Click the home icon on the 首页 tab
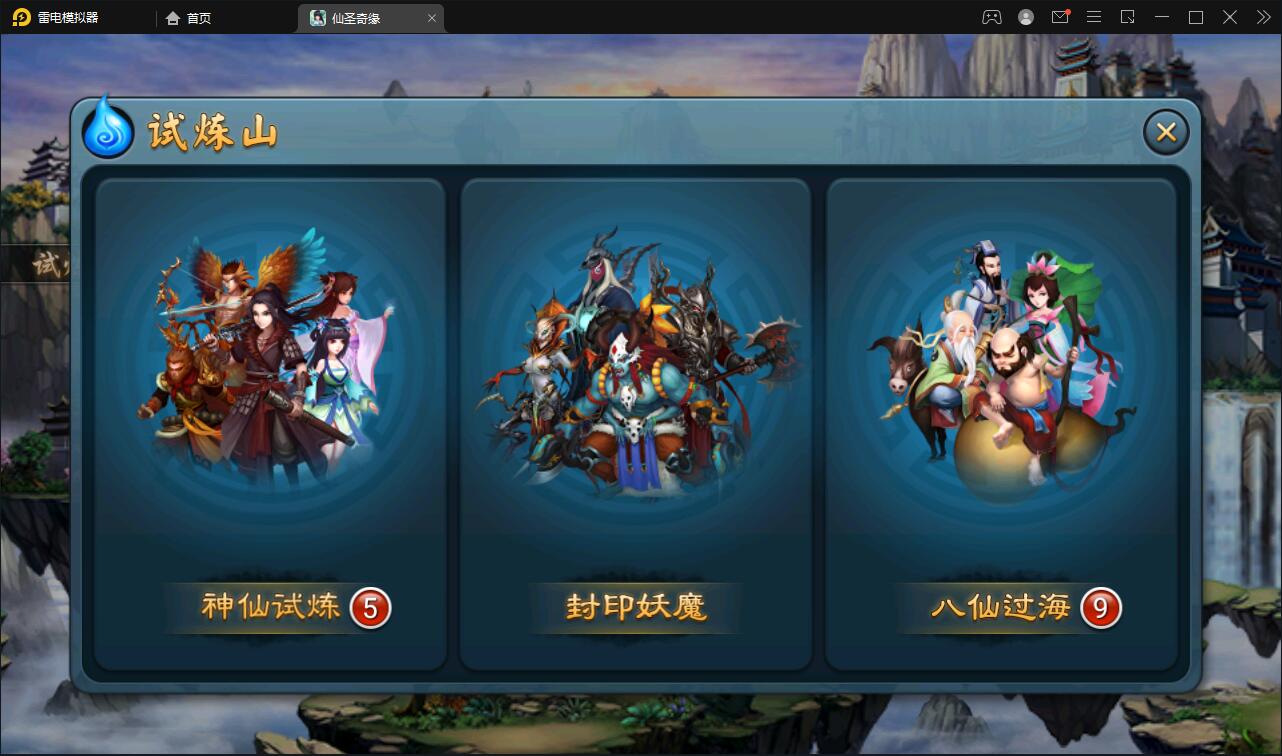The image size is (1282, 756). (172, 17)
